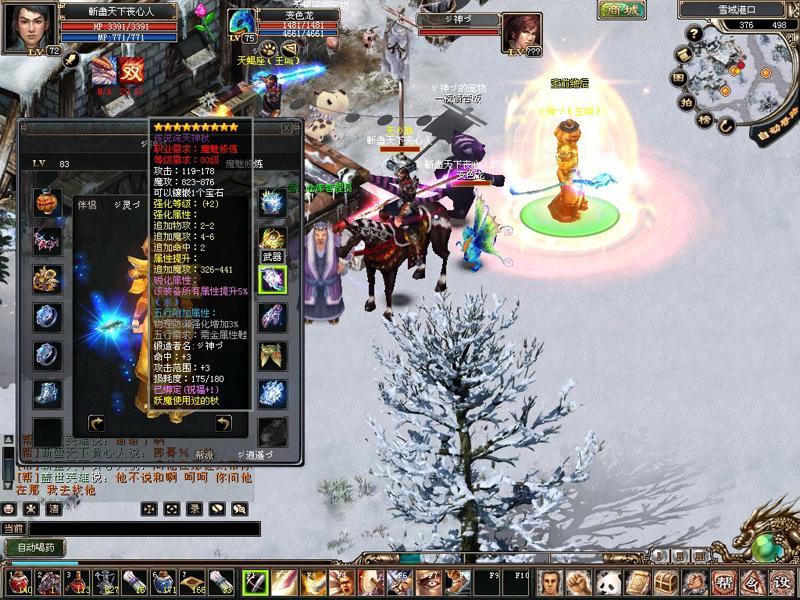Rotate character preview with left arrow
Screen dimensions: 800x600
click(x=97, y=424)
